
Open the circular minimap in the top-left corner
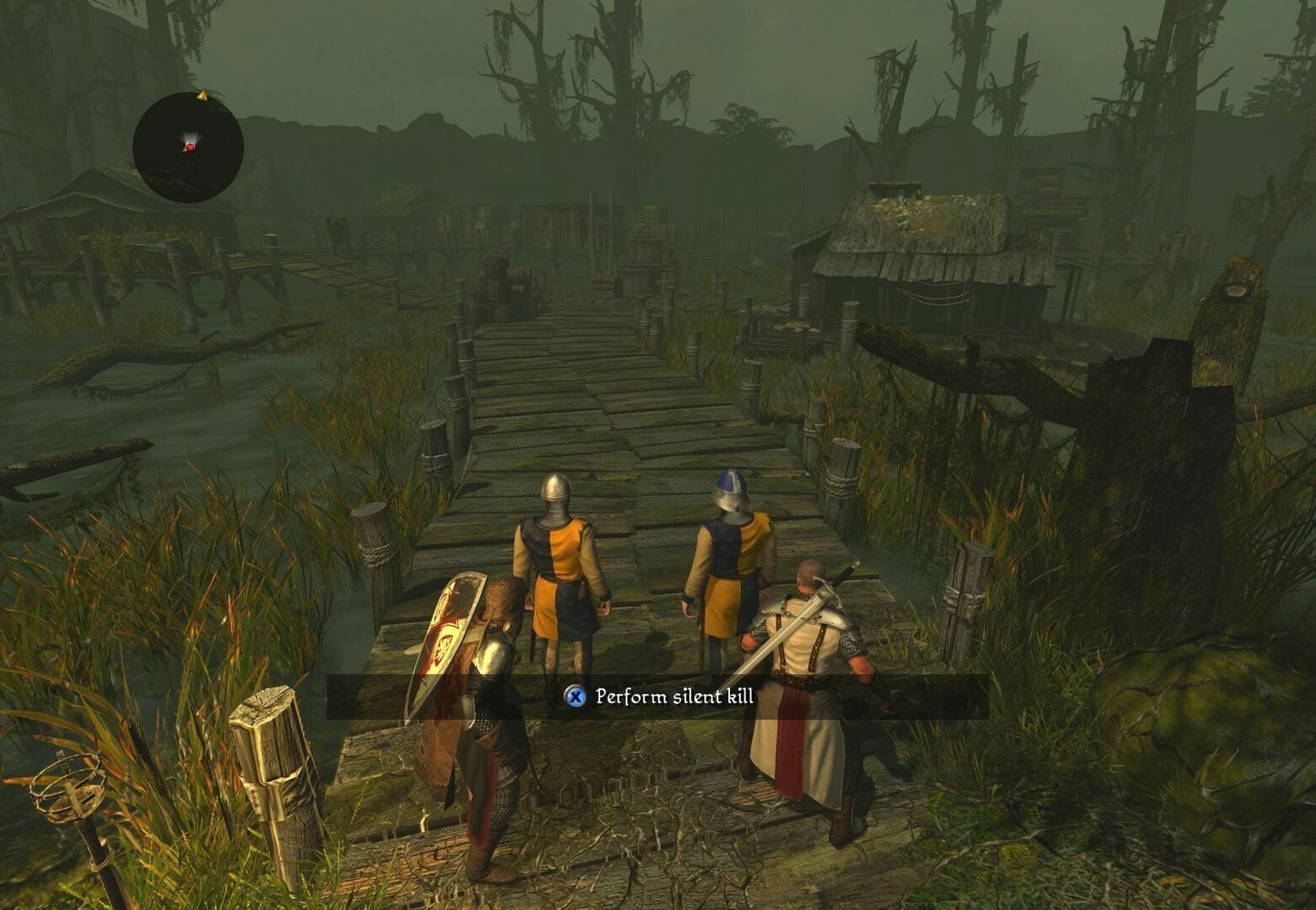coord(187,145)
